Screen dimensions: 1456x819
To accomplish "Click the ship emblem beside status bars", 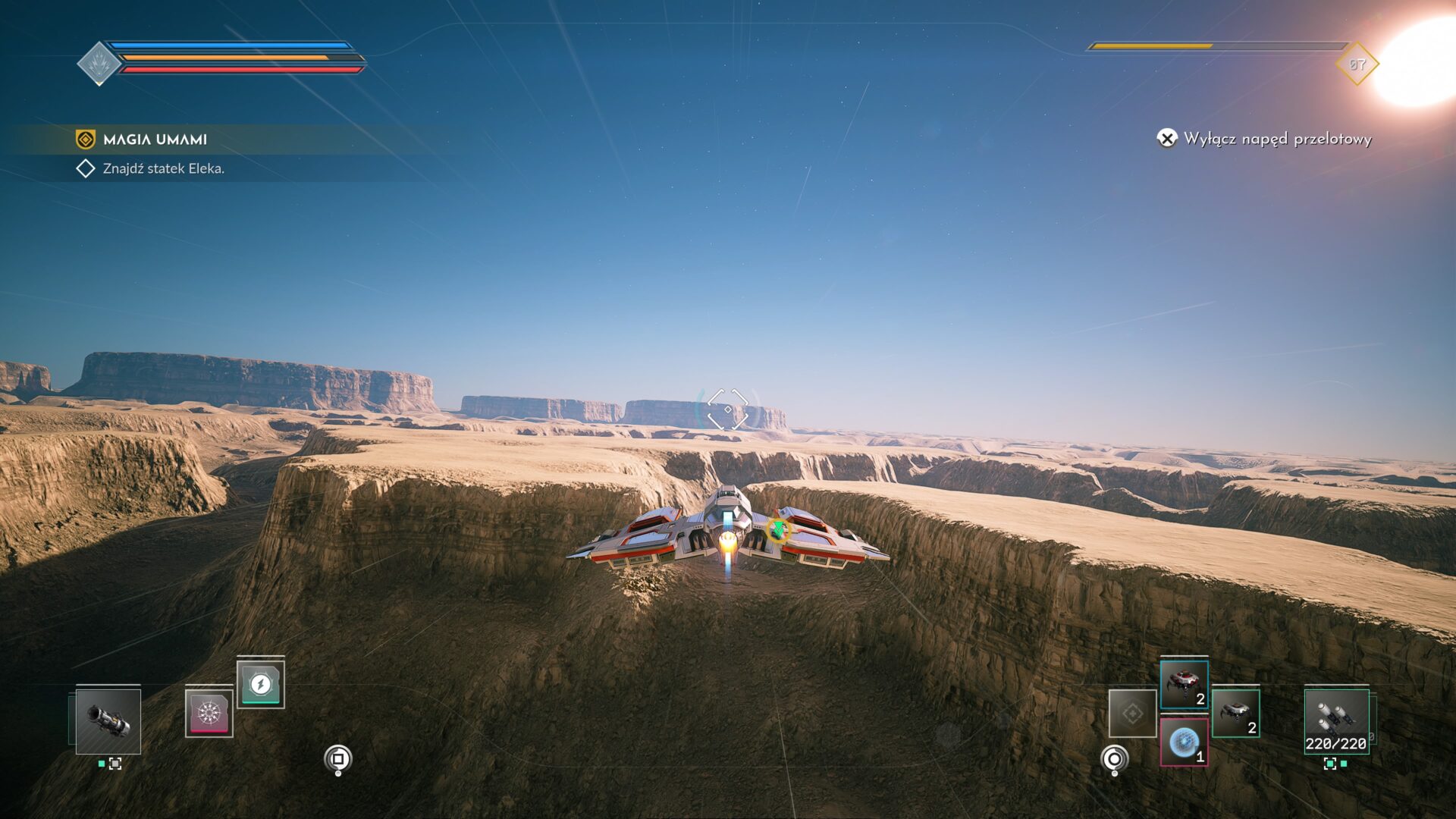I will coord(99,64).
